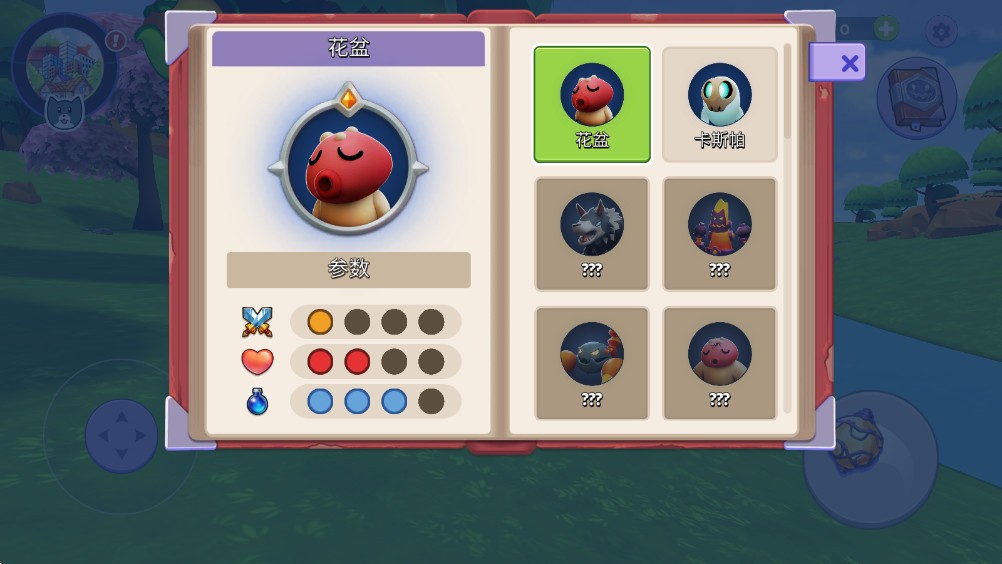The width and height of the screenshot is (1002, 564).
Task: Tap the green plus currency button
Action: click(x=886, y=29)
